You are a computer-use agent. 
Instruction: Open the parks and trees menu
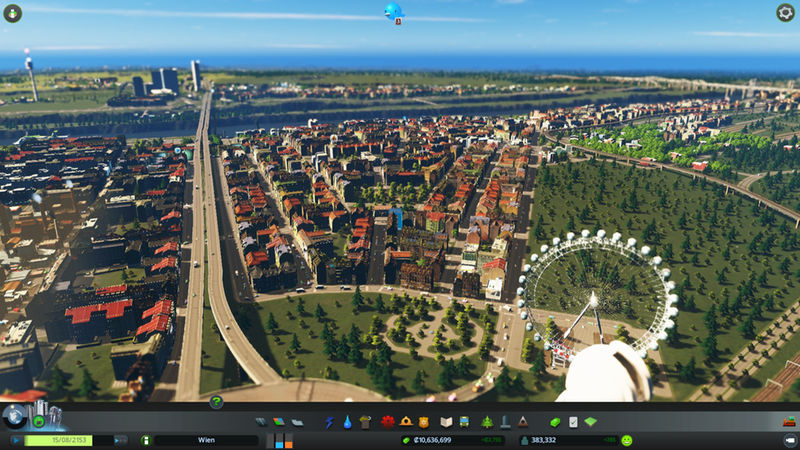point(487,422)
